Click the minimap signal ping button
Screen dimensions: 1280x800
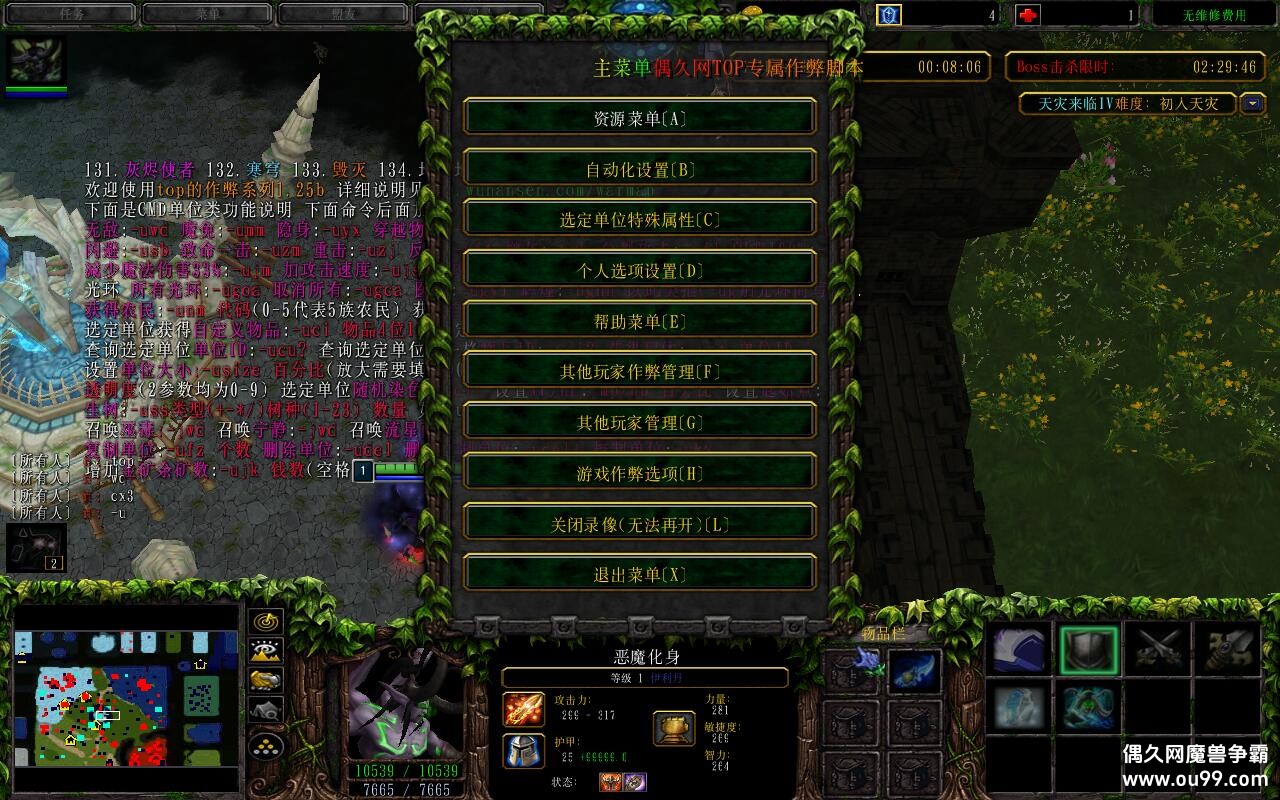click(x=266, y=622)
